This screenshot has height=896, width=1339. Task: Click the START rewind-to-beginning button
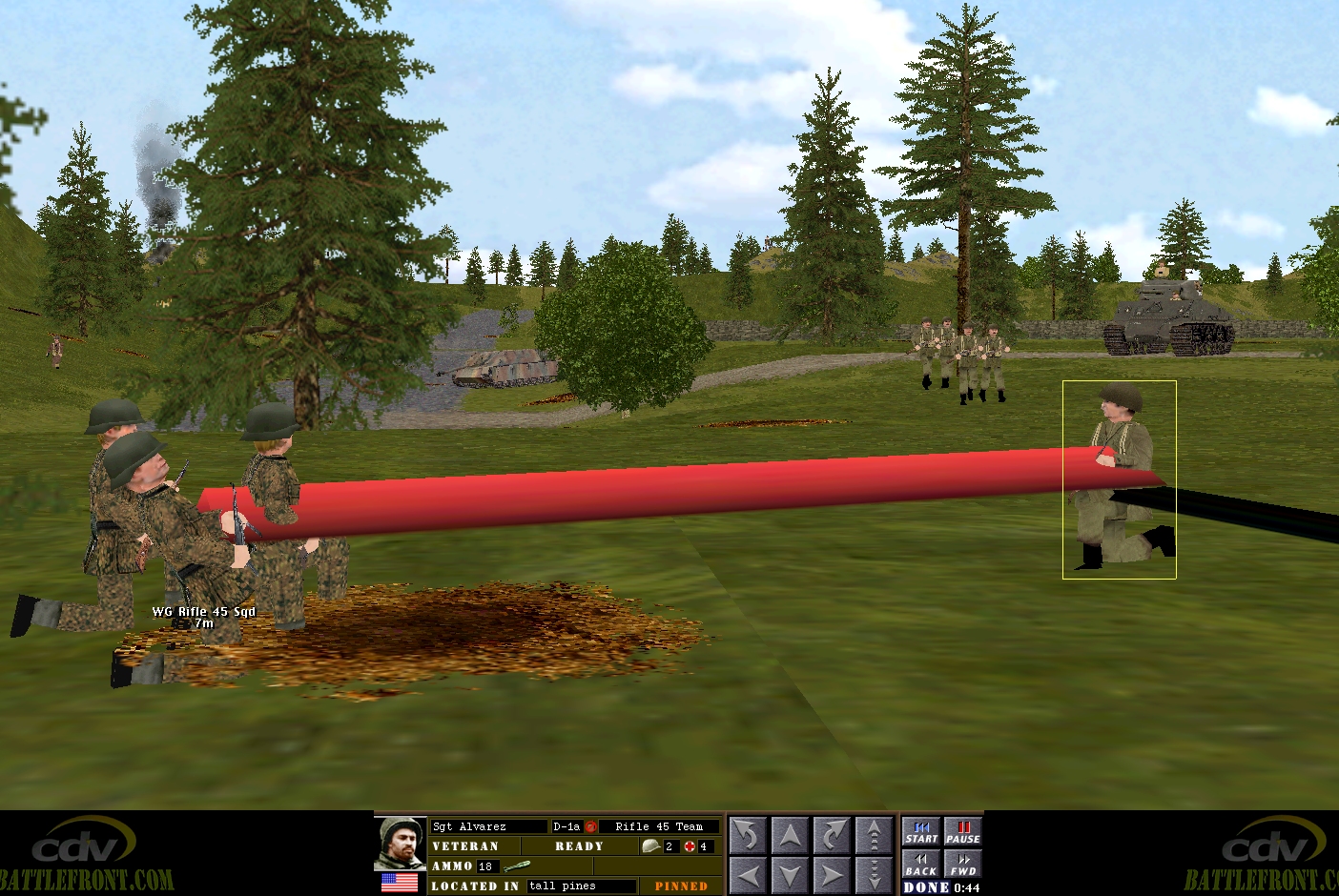[921, 832]
